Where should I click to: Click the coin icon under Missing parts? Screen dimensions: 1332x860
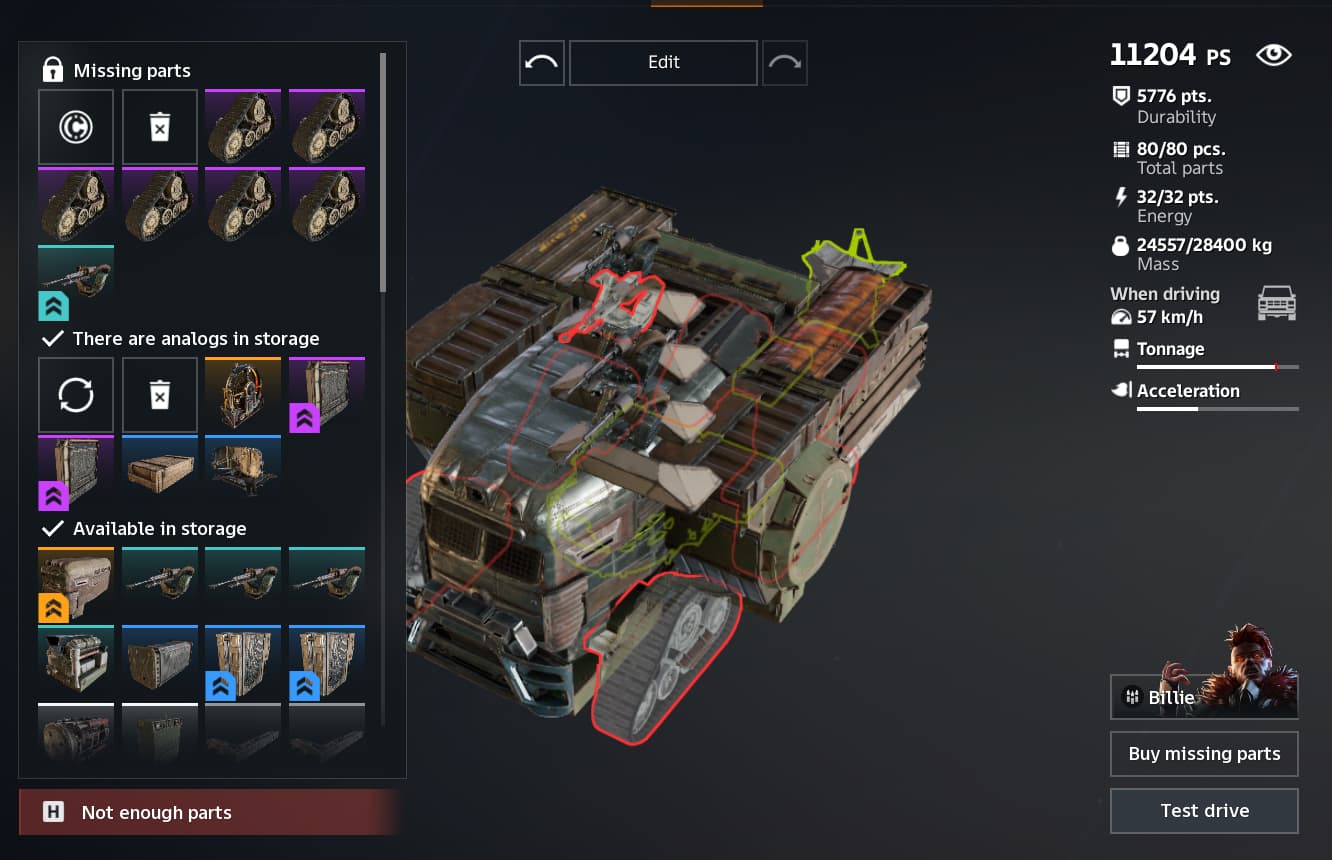(76, 127)
